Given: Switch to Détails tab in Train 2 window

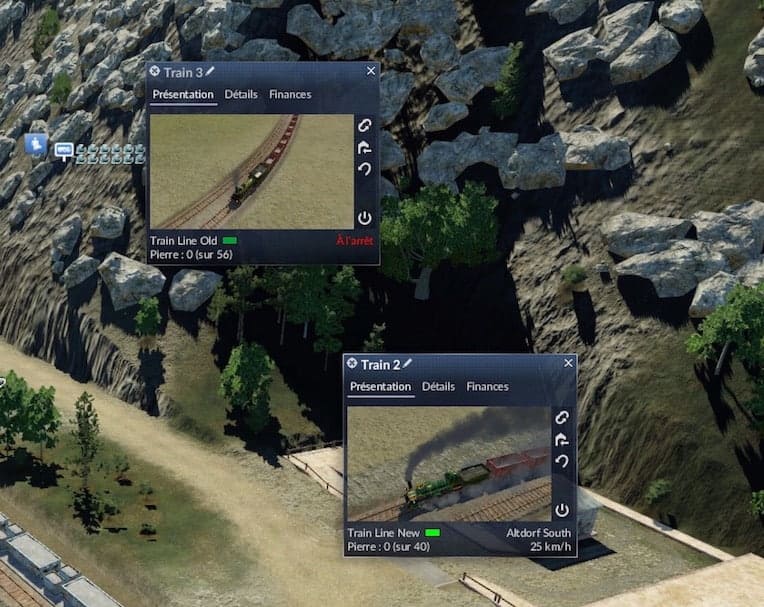Looking at the screenshot, I should [438, 387].
